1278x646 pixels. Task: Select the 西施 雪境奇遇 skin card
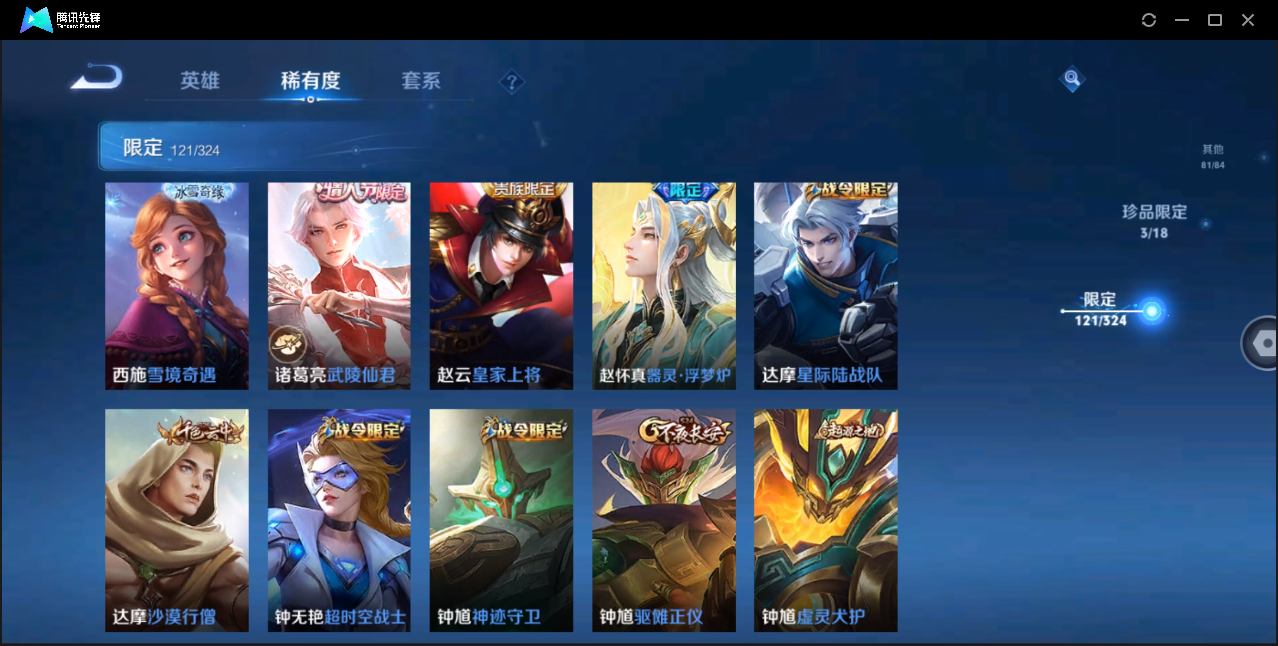177,286
